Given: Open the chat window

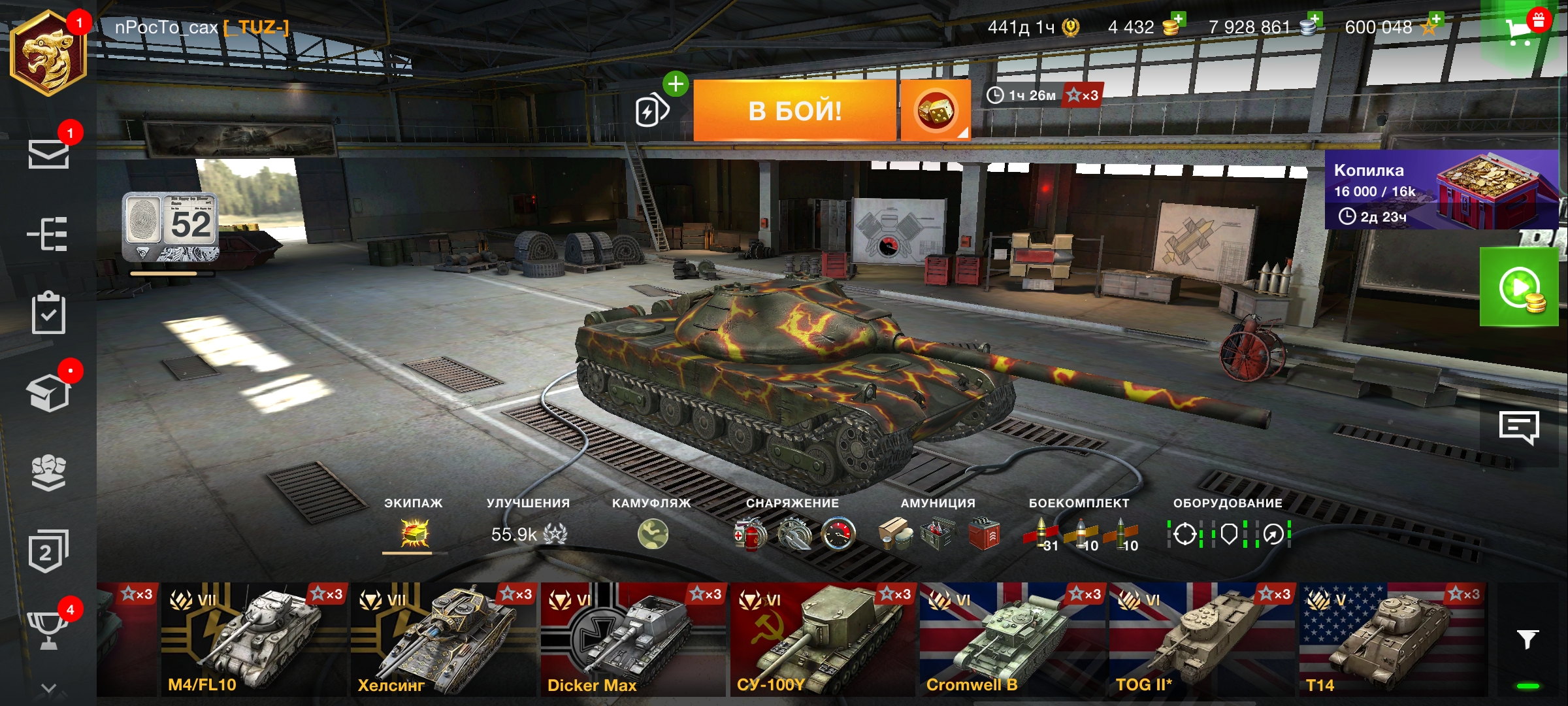Looking at the screenshot, I should (x=1518, y=428).
